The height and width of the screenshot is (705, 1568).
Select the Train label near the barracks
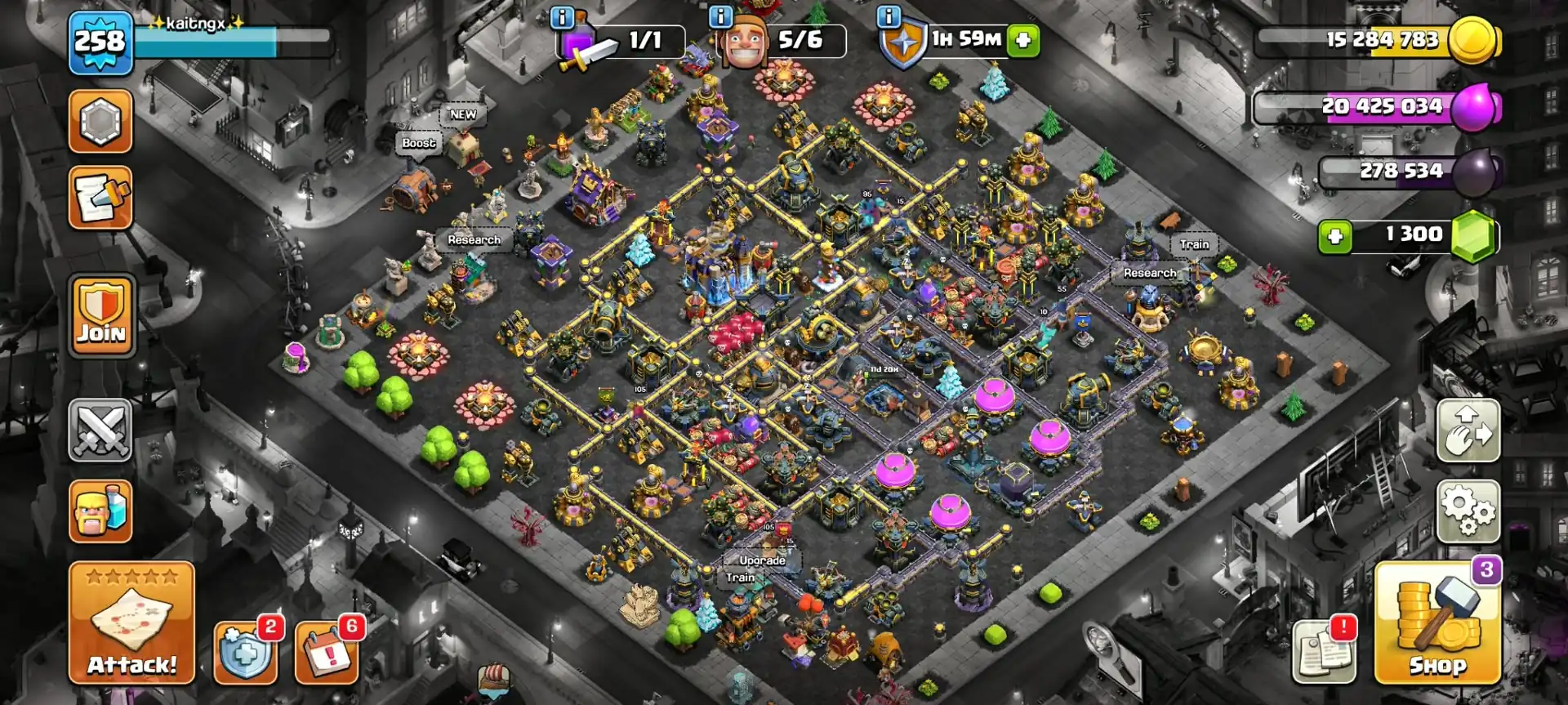tap(1194, 243)
